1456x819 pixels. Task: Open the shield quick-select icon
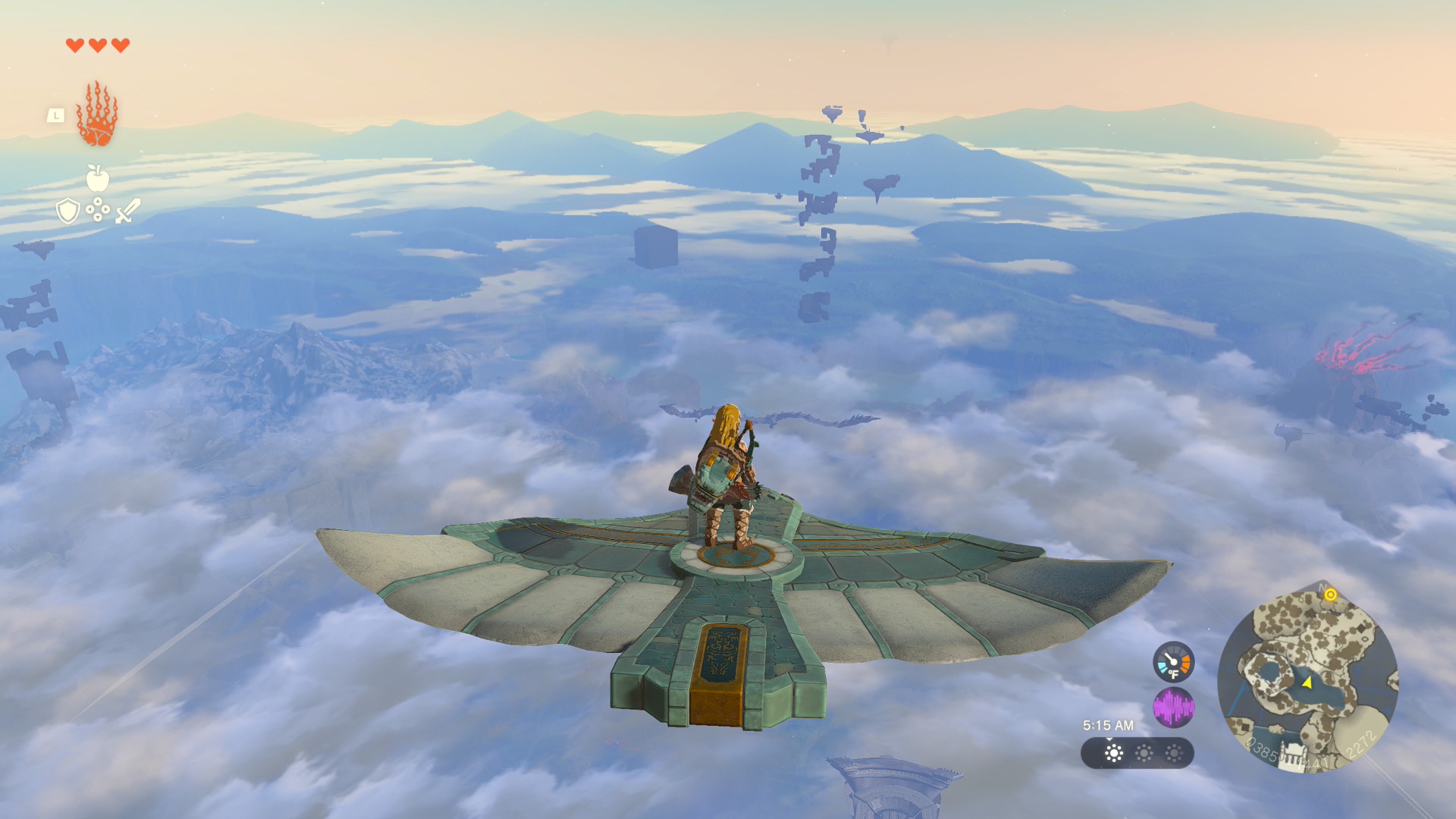[68, 211]
